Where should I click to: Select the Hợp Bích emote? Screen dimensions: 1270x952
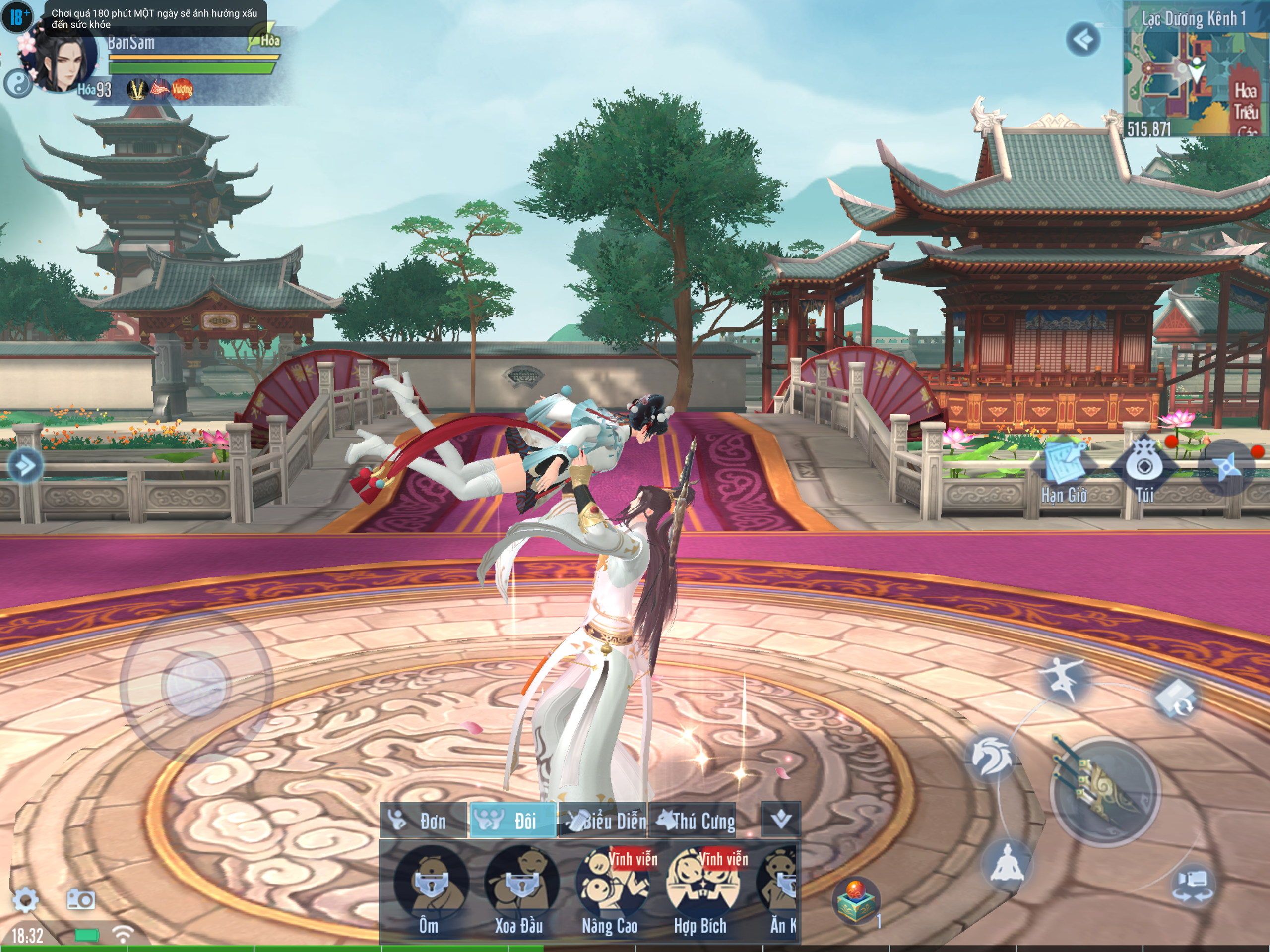(x=701, y=884)
